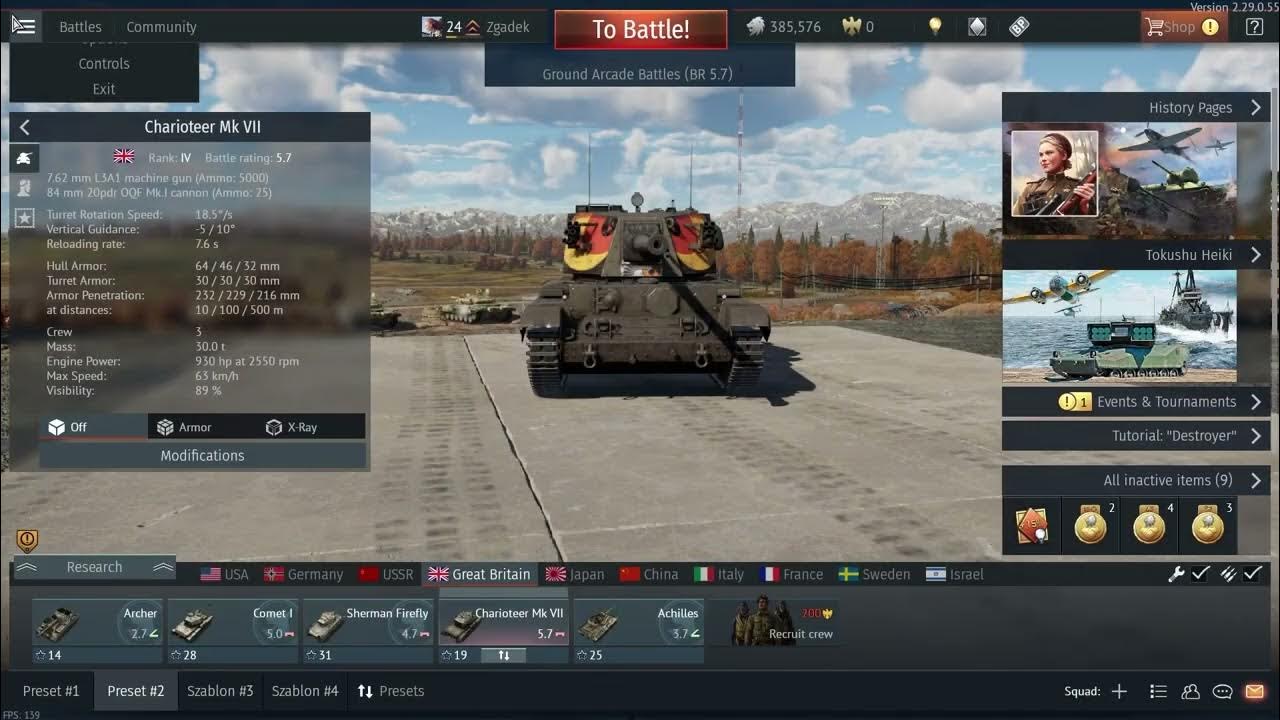This screenshot has height=720, width=1280.
Task: Open the friends contacts icon
Action: (1190, 691)
